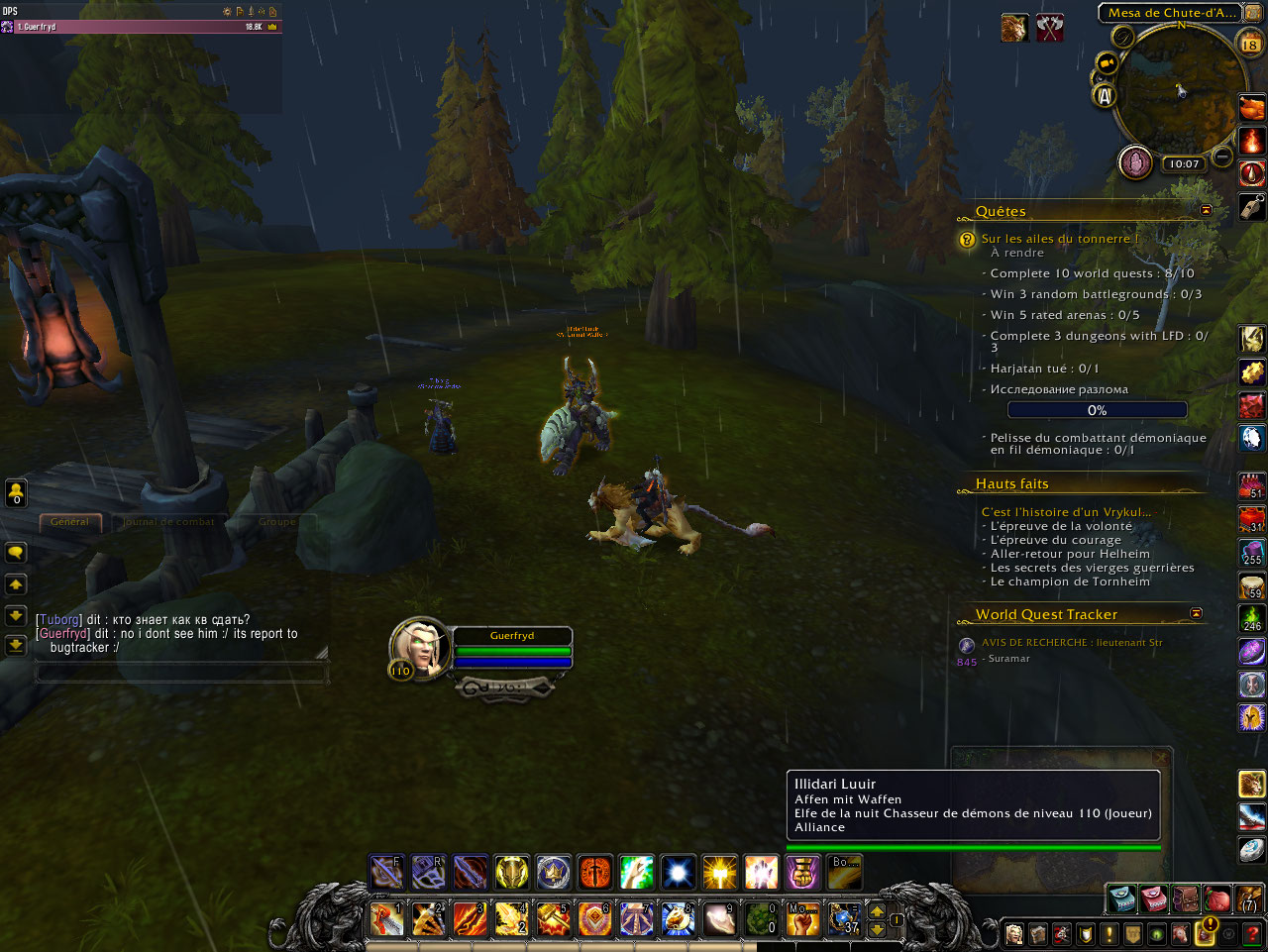This screenshot has width=1268, height=952.
Task: Open the character info micro button
Action: [1014, 933]
